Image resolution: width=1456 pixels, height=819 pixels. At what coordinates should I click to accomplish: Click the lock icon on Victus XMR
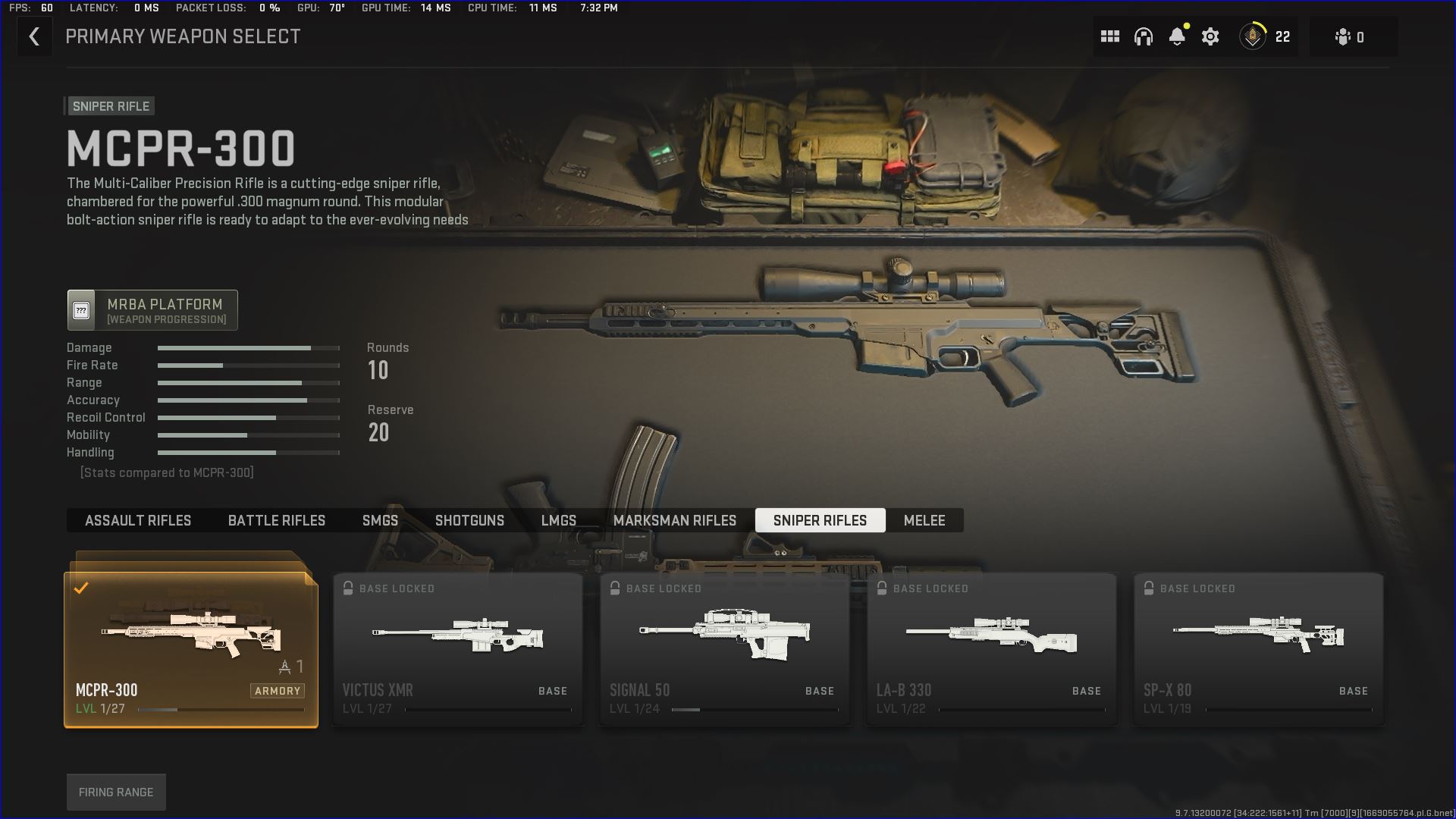click(x=349, y=588)
